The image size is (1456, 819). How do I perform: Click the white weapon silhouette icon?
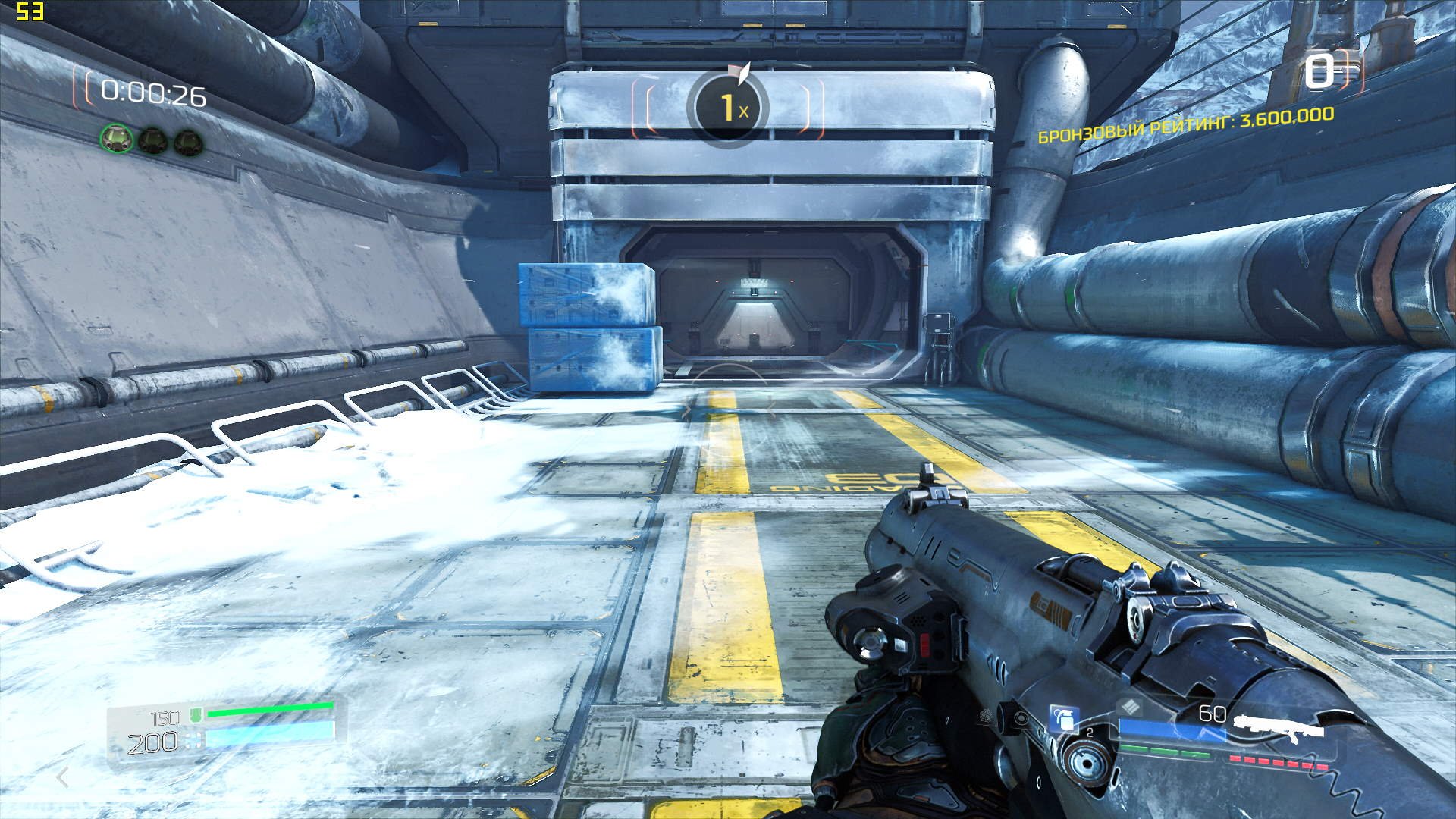coord(1281,726)
